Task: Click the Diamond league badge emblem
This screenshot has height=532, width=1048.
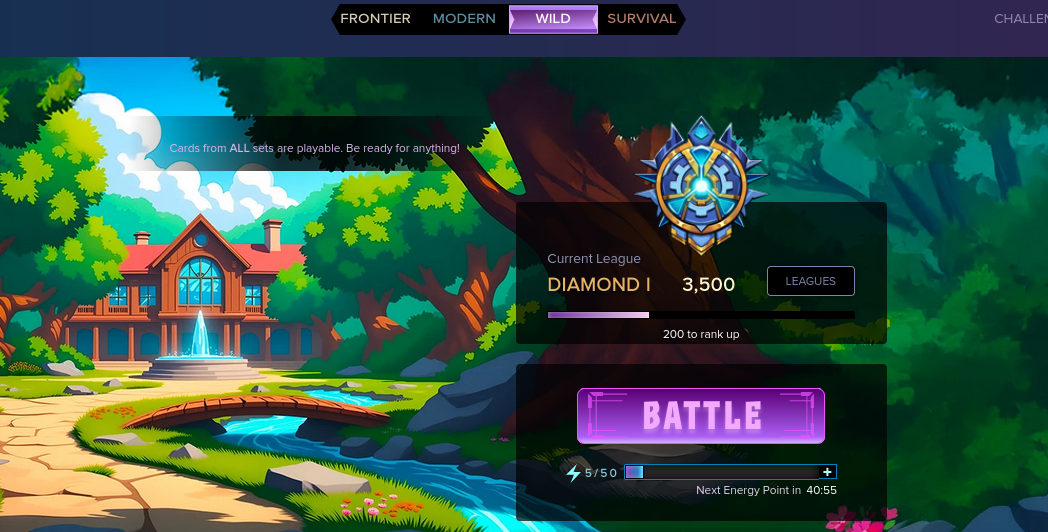Action: (700, 185)
